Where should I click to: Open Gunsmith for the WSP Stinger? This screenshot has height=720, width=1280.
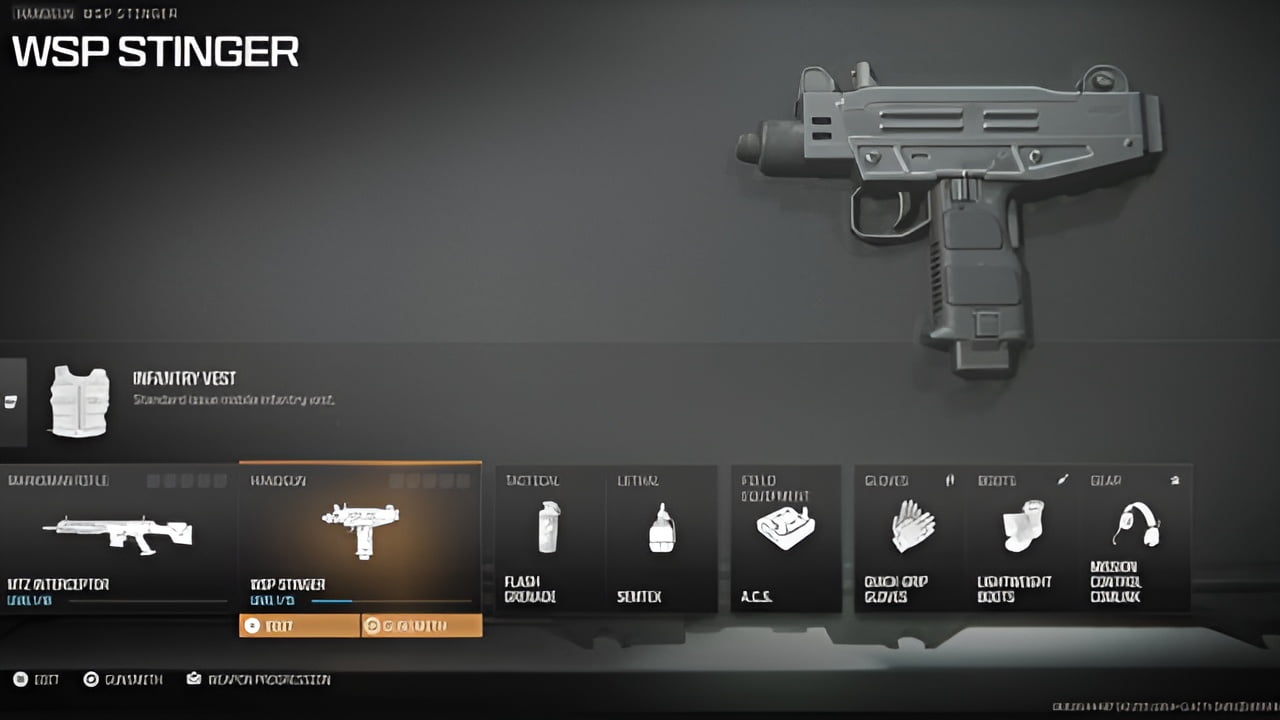[421, 625]
